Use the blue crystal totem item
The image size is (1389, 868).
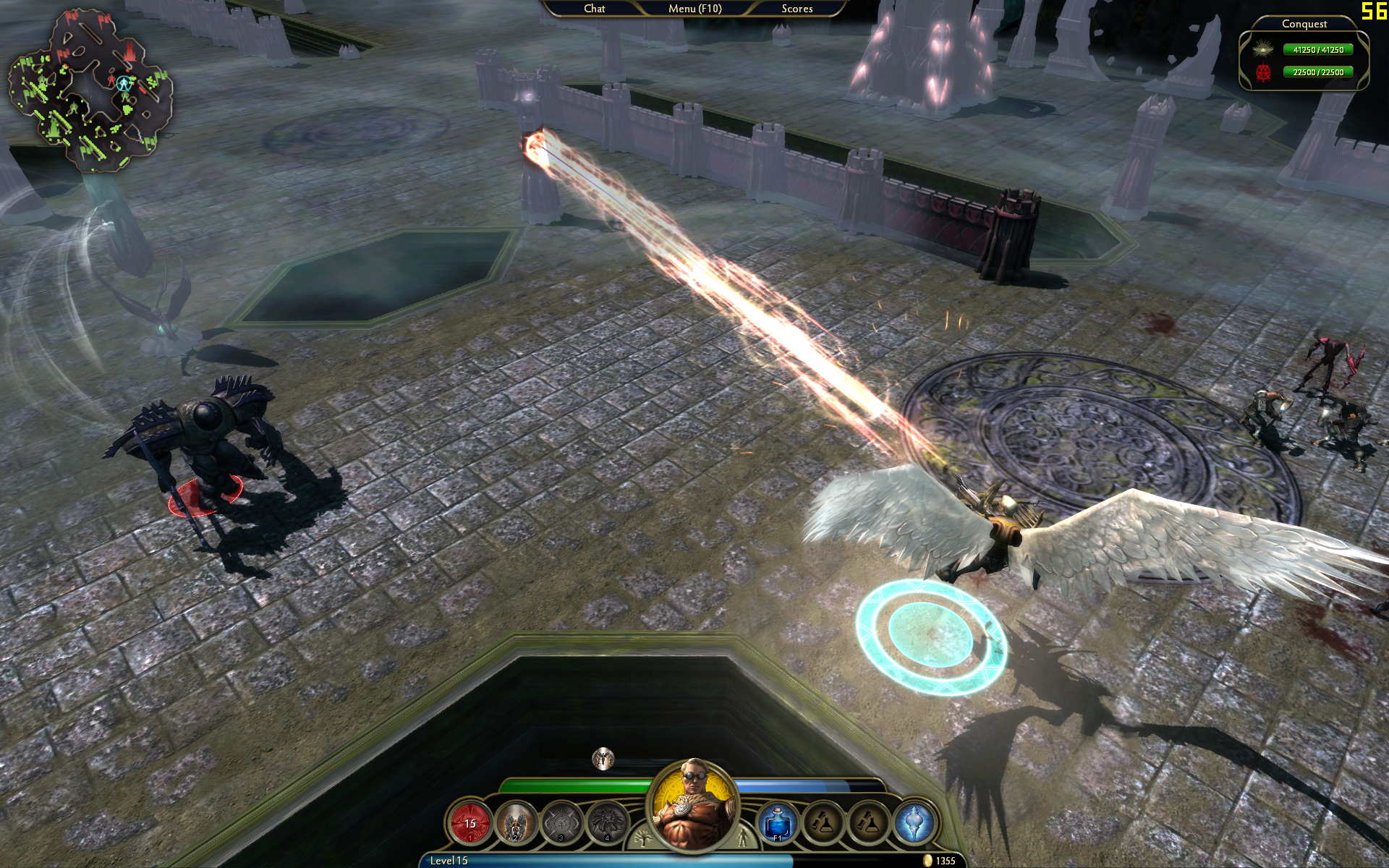click(x=914, y=823)
